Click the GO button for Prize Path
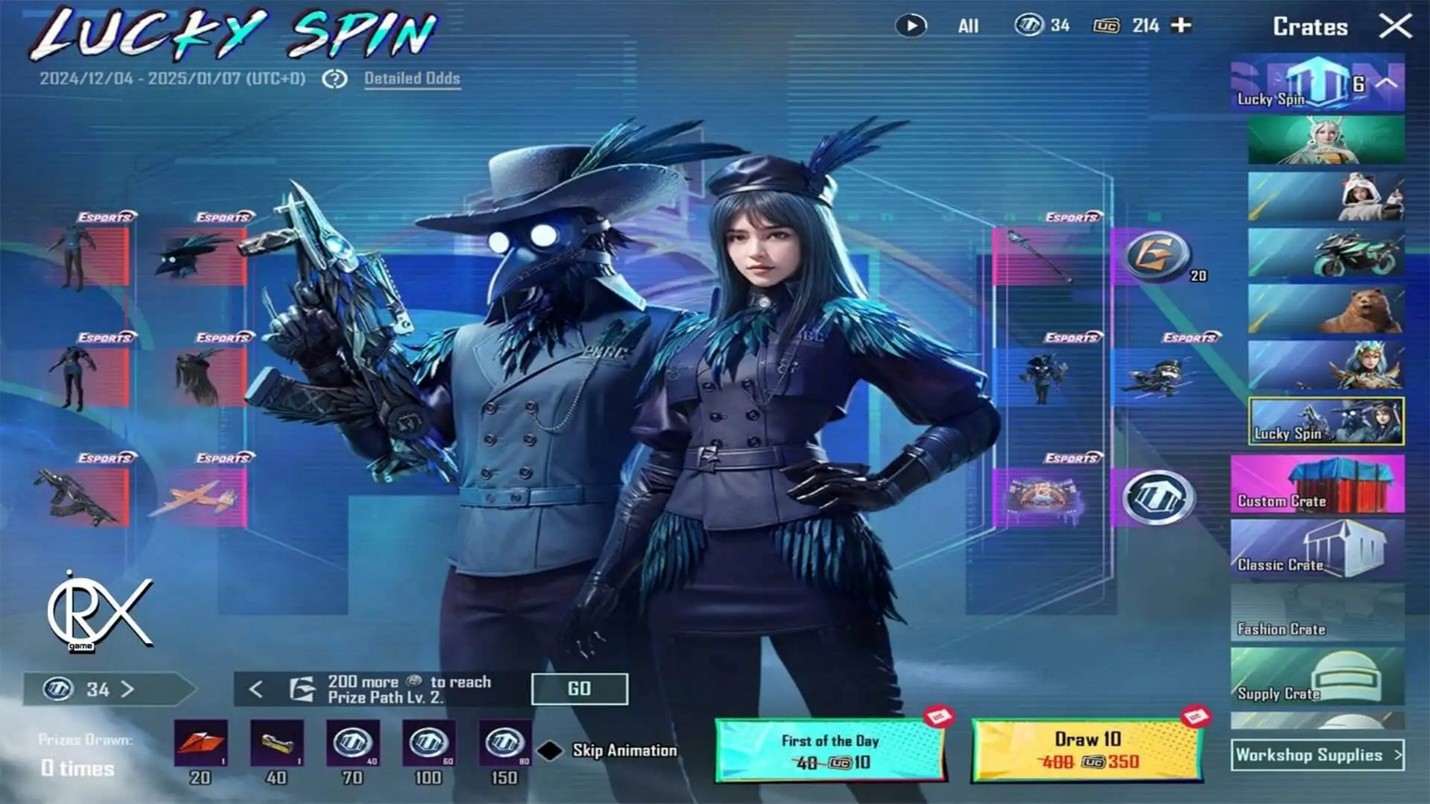1430x804 pixels. point(579,688)
